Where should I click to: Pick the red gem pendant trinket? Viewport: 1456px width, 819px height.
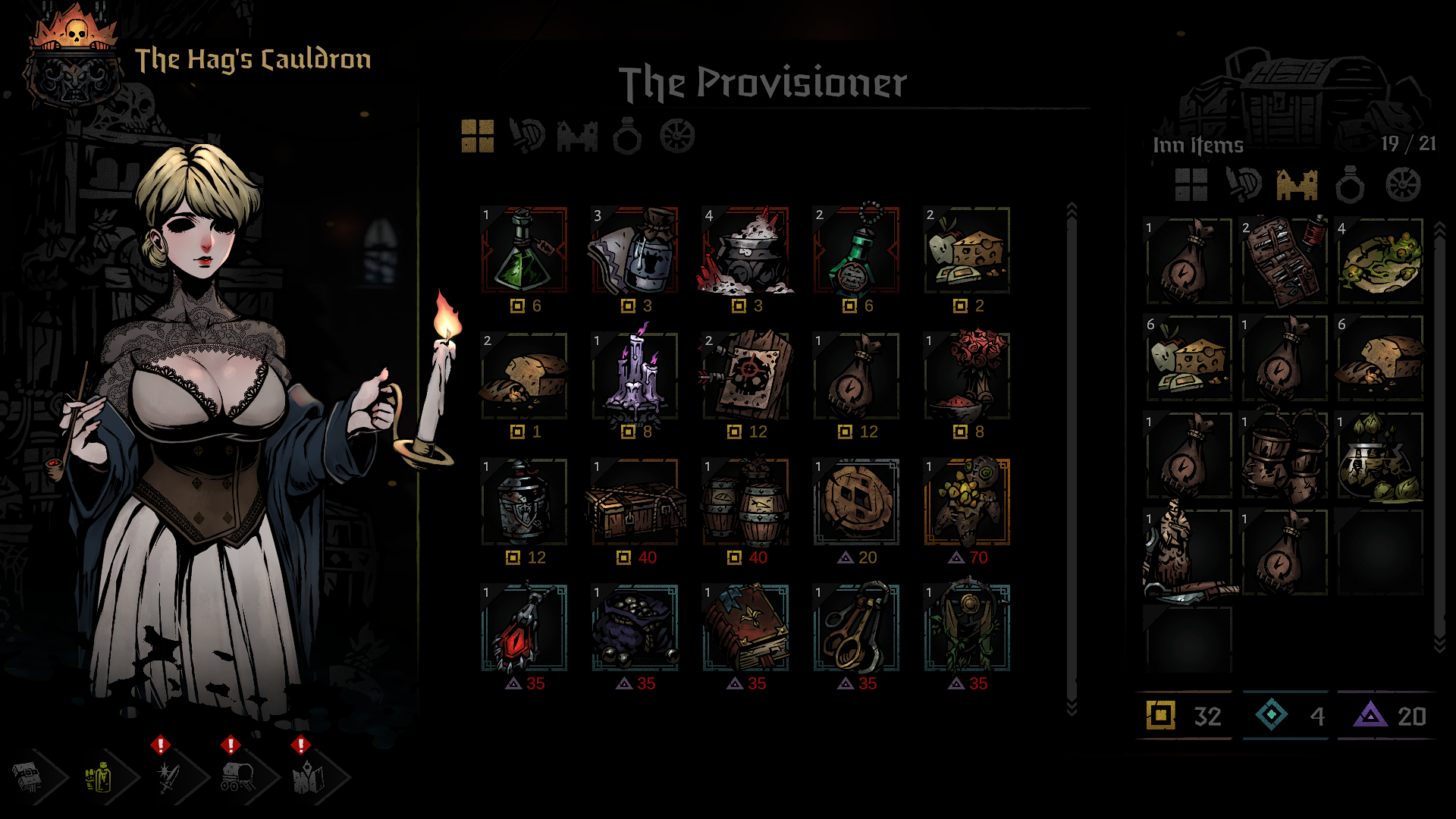524,628
